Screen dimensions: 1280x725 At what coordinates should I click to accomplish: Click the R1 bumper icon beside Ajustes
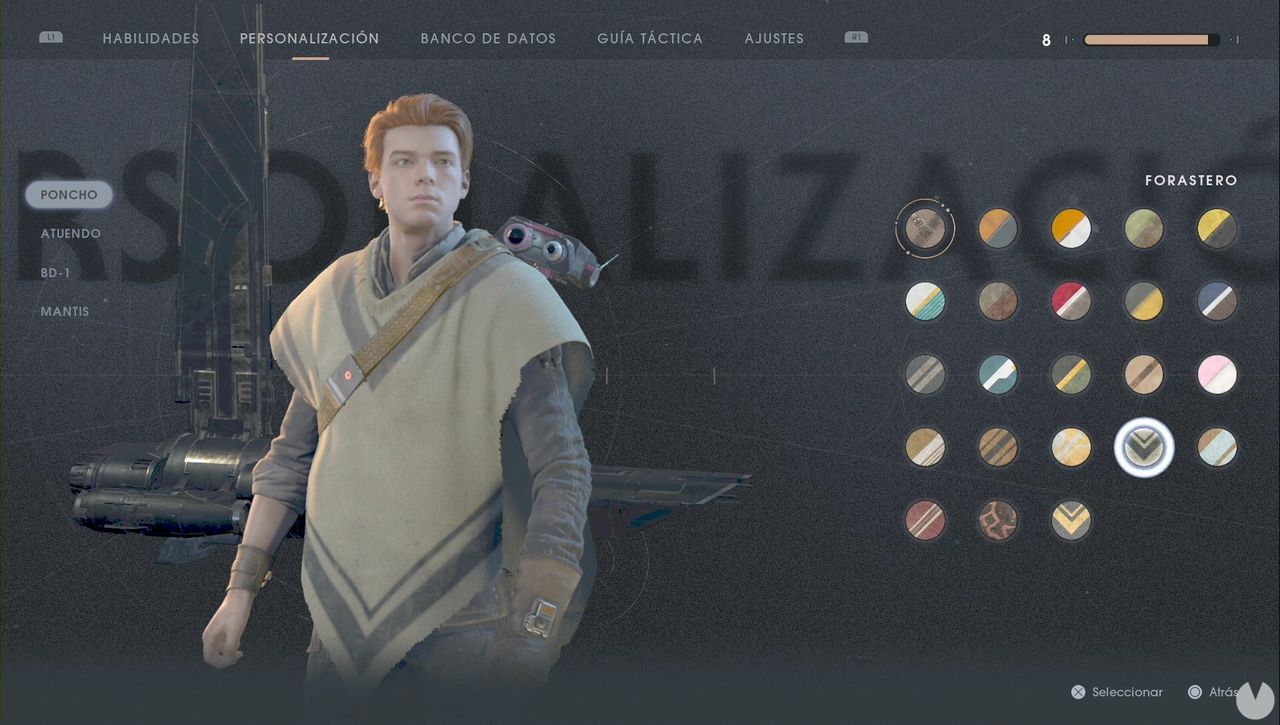point(855,37)
